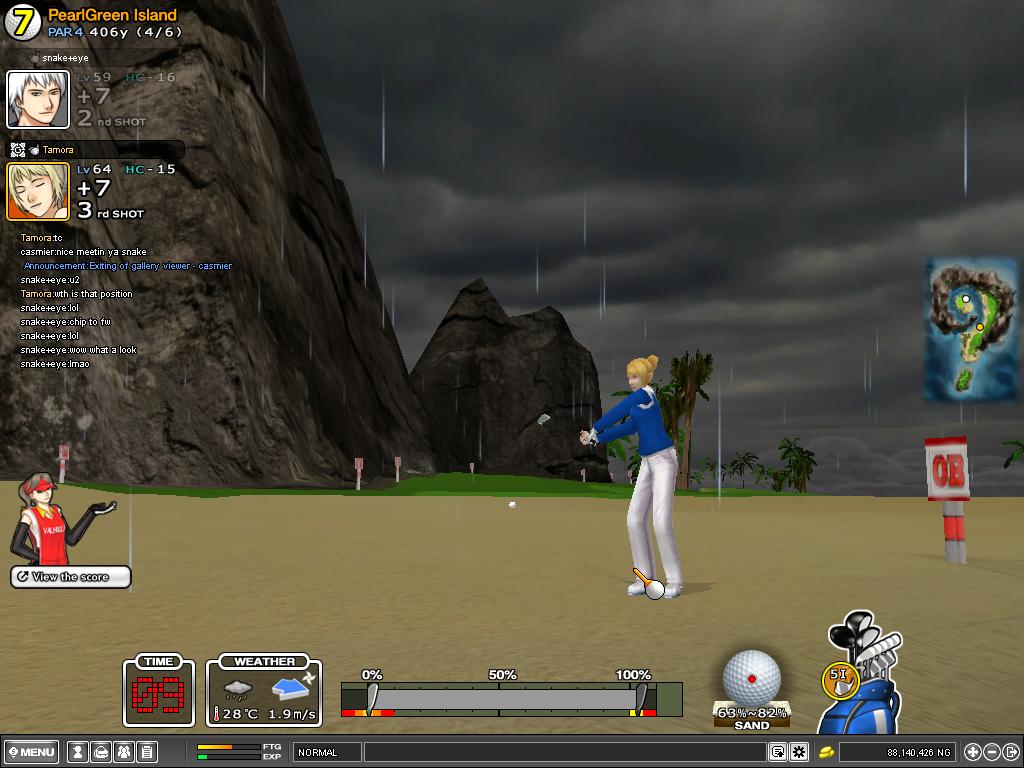
Task: Open the single-person character icon
Action: tap(77, 752)
